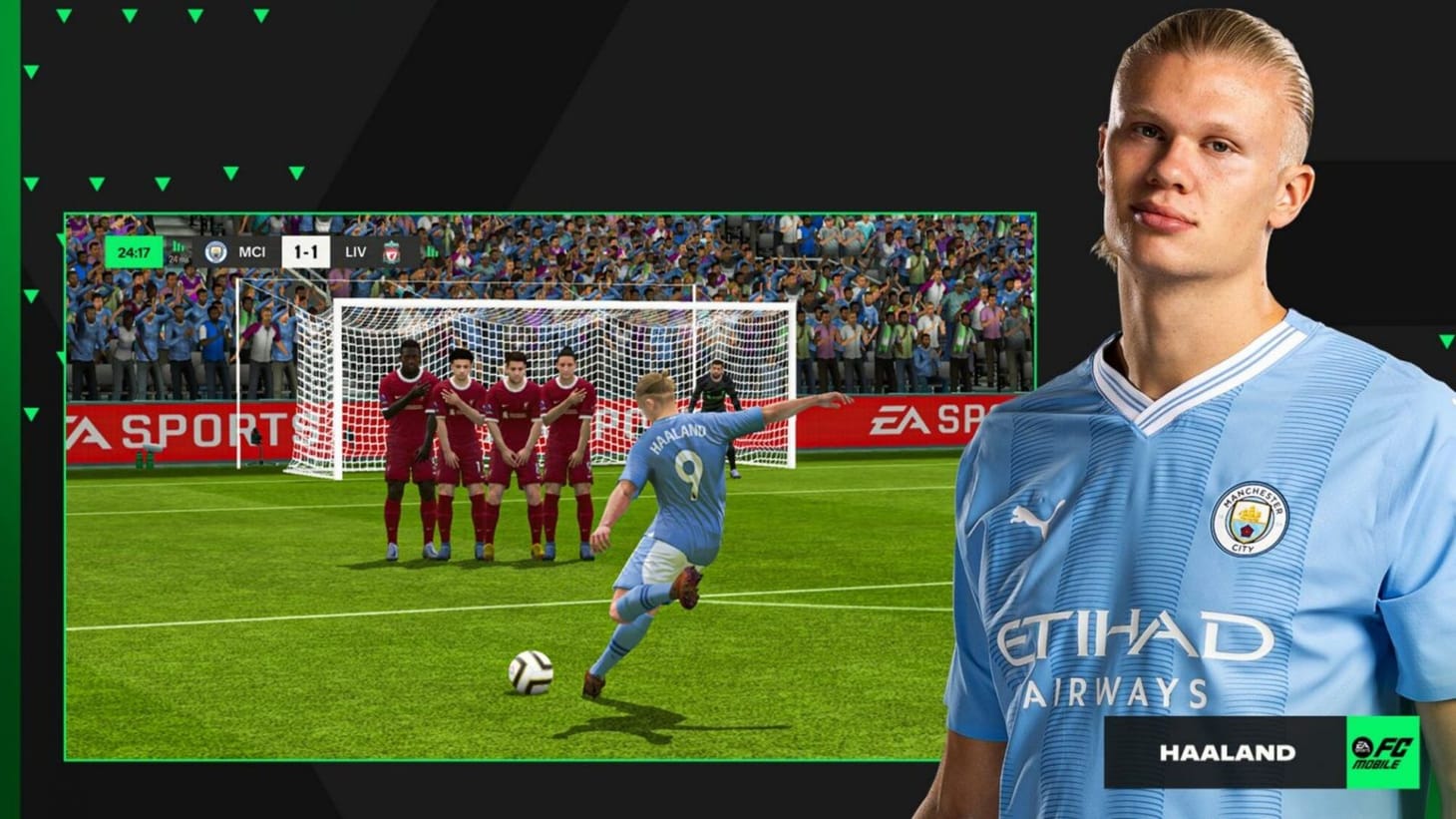Expand the MCI team label on the scoreboard

coord(253,252)
